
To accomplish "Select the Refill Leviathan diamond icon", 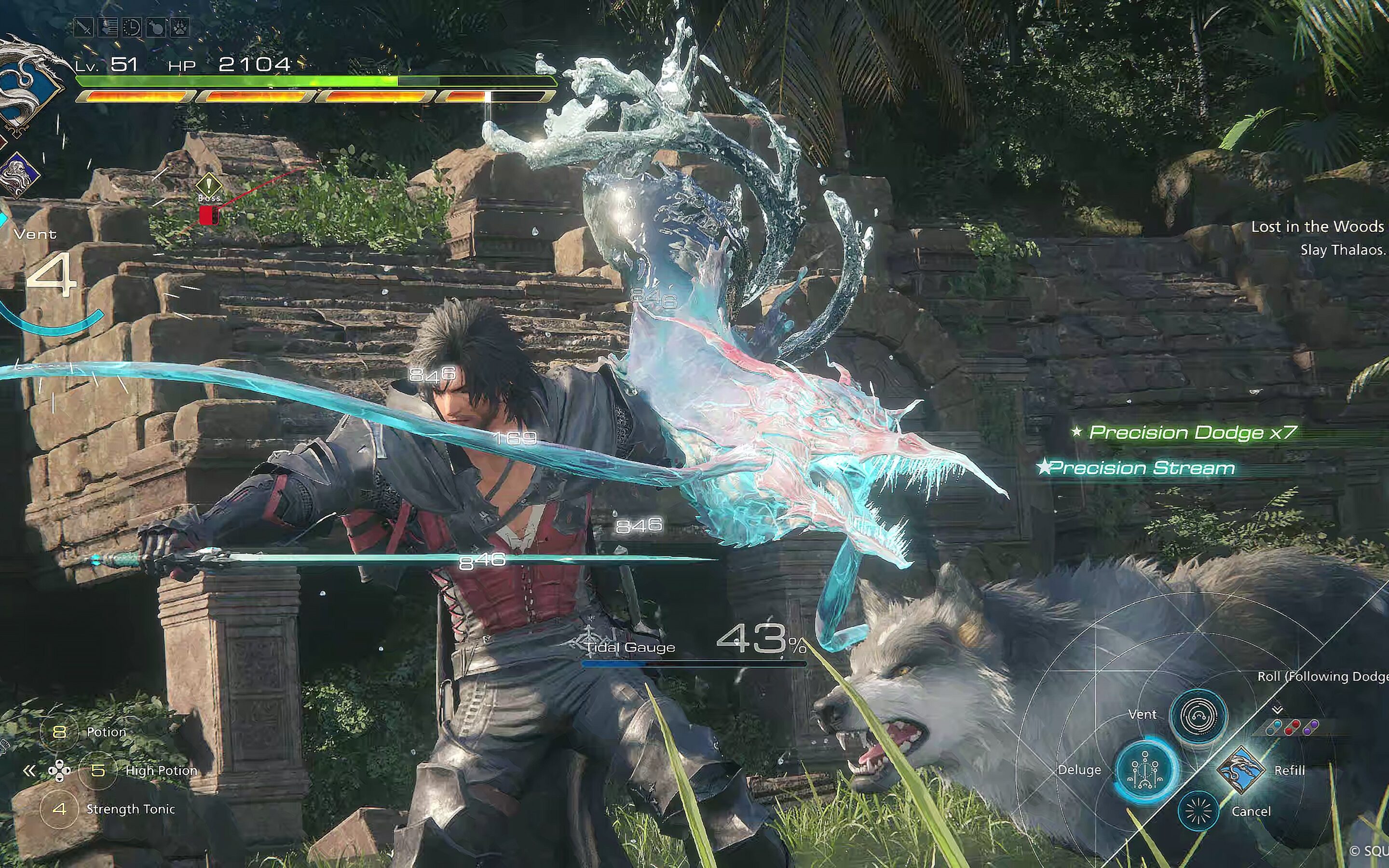I will (1240, 770).
